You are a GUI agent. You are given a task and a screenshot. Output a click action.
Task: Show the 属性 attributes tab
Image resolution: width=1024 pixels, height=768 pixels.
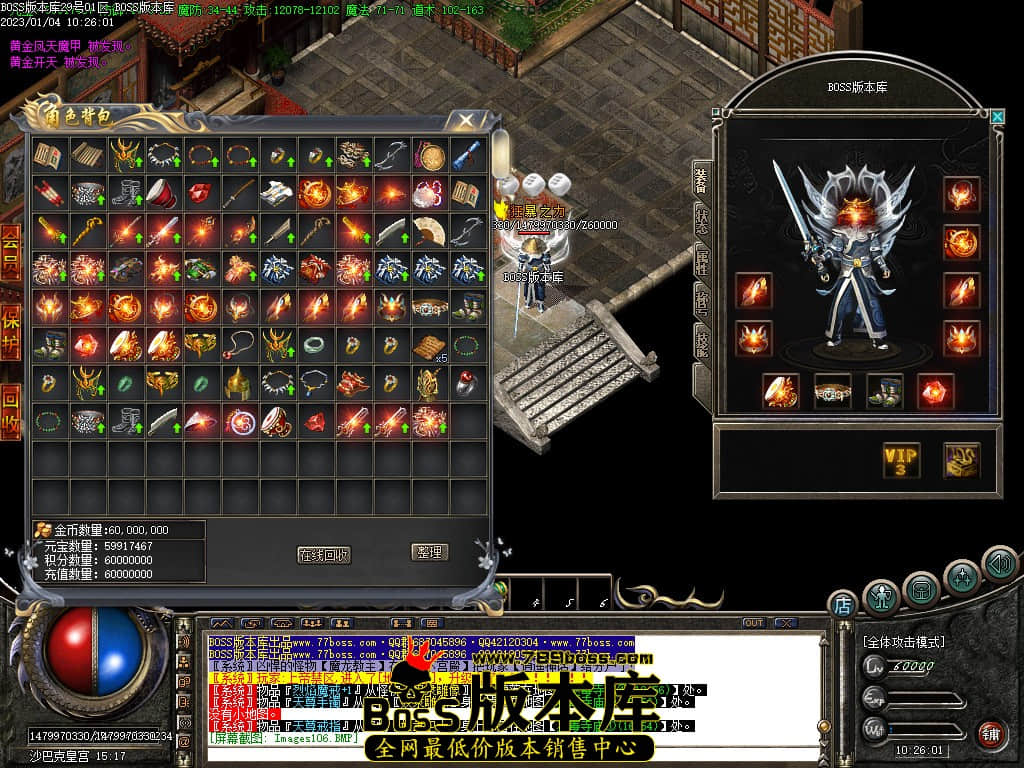702,262
